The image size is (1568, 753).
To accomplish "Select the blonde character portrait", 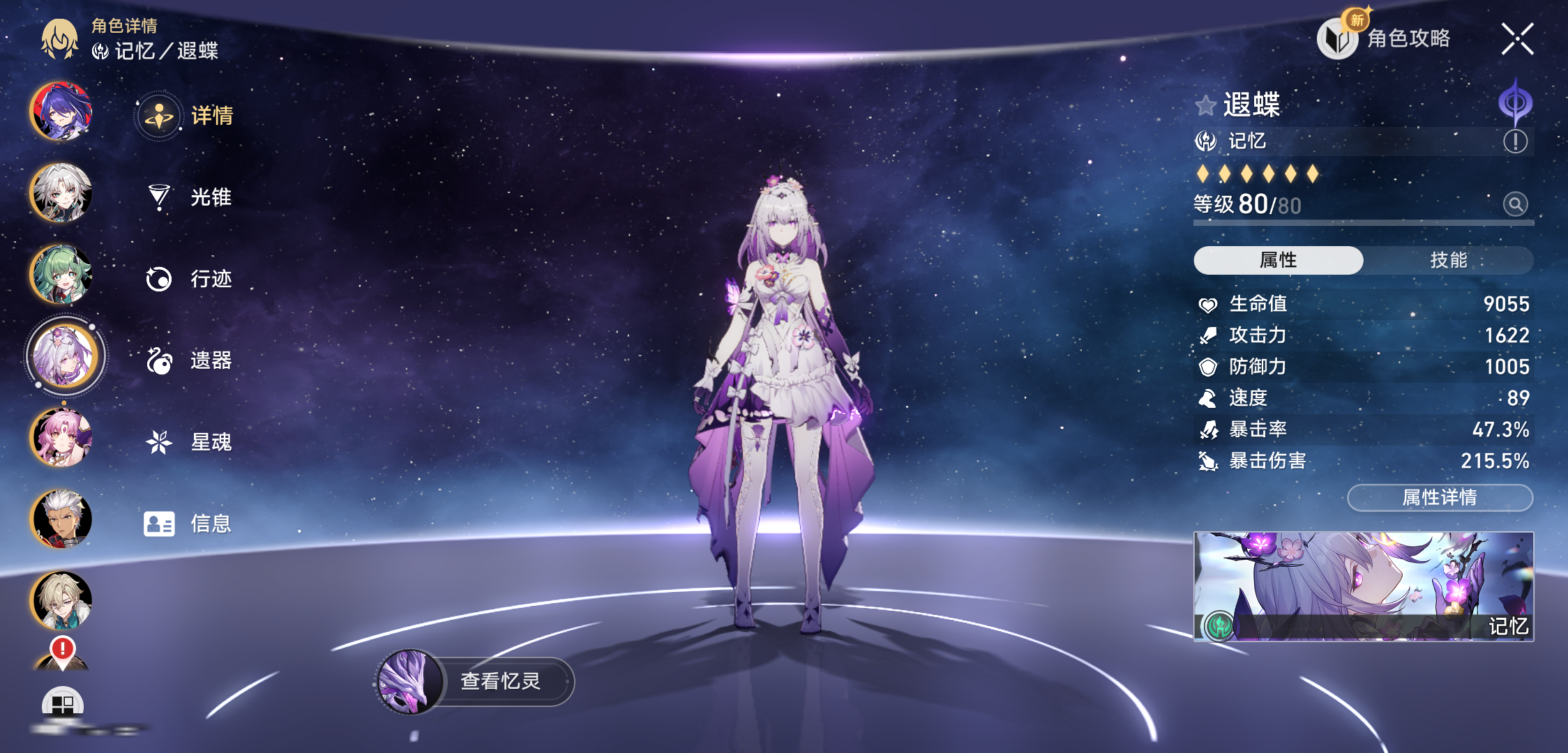I will click(x=61, y=600).
